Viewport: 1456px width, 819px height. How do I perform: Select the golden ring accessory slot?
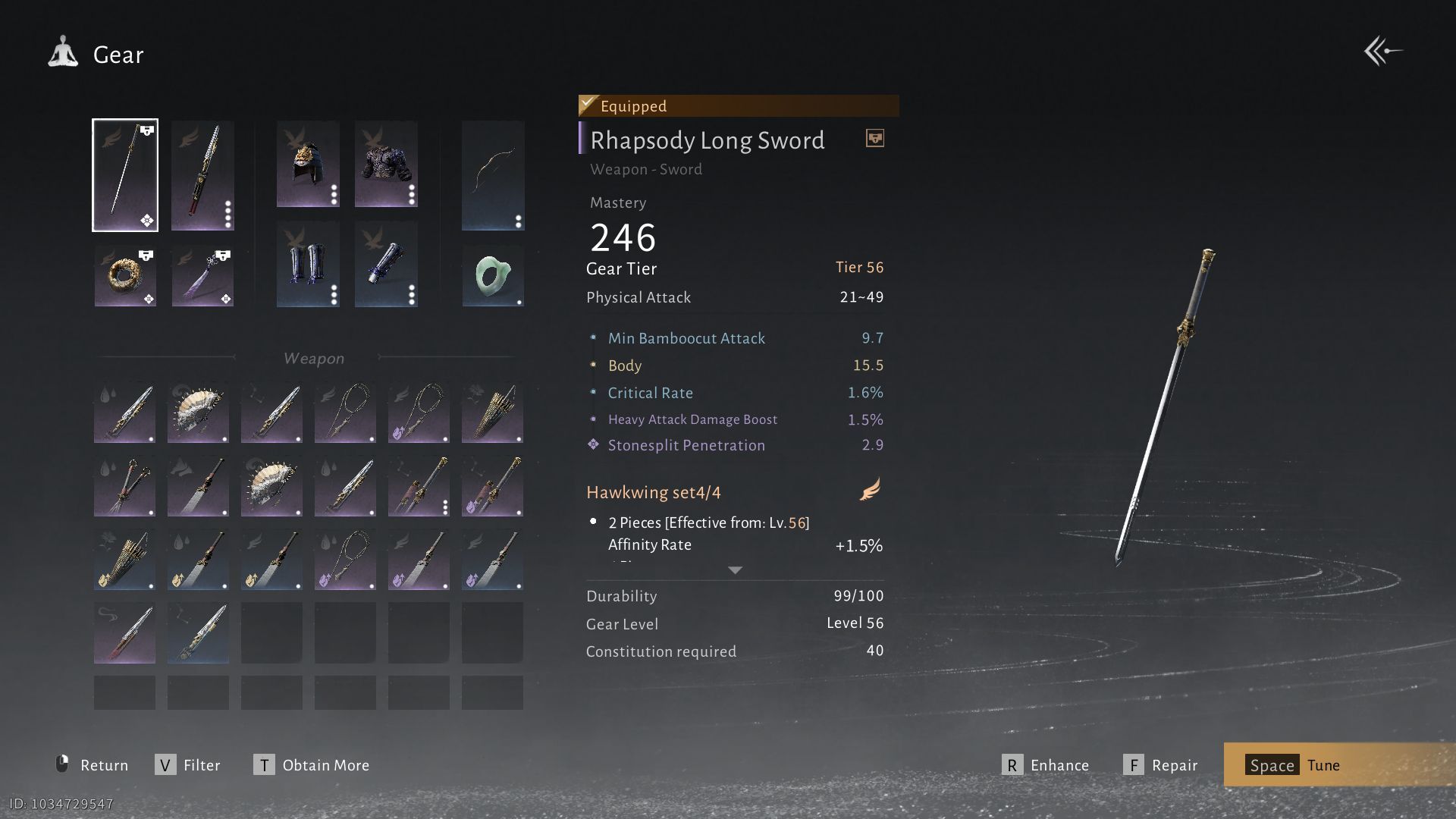[125, 276]
